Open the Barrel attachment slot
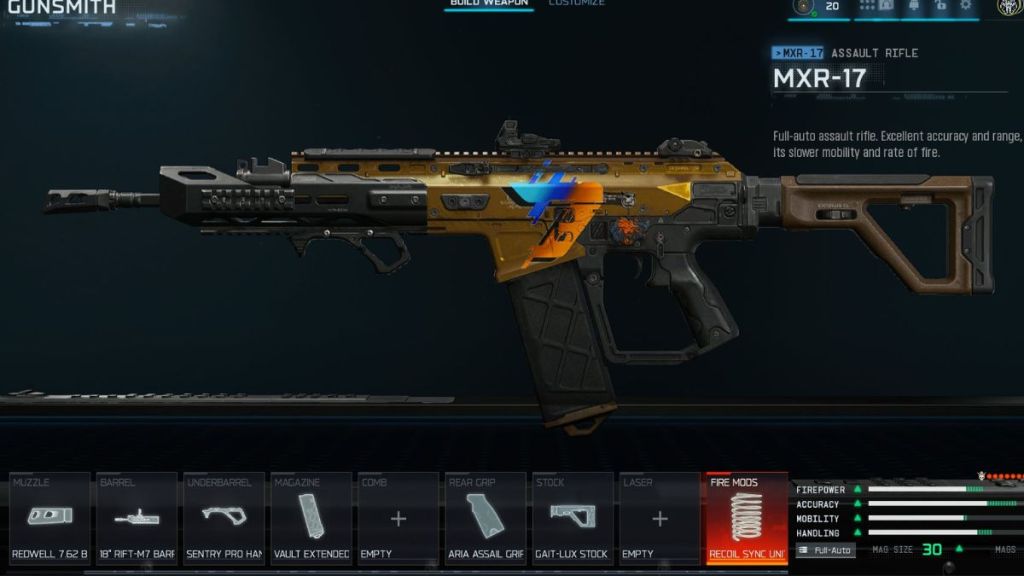Screen dimensions: 1024x576 137,518
